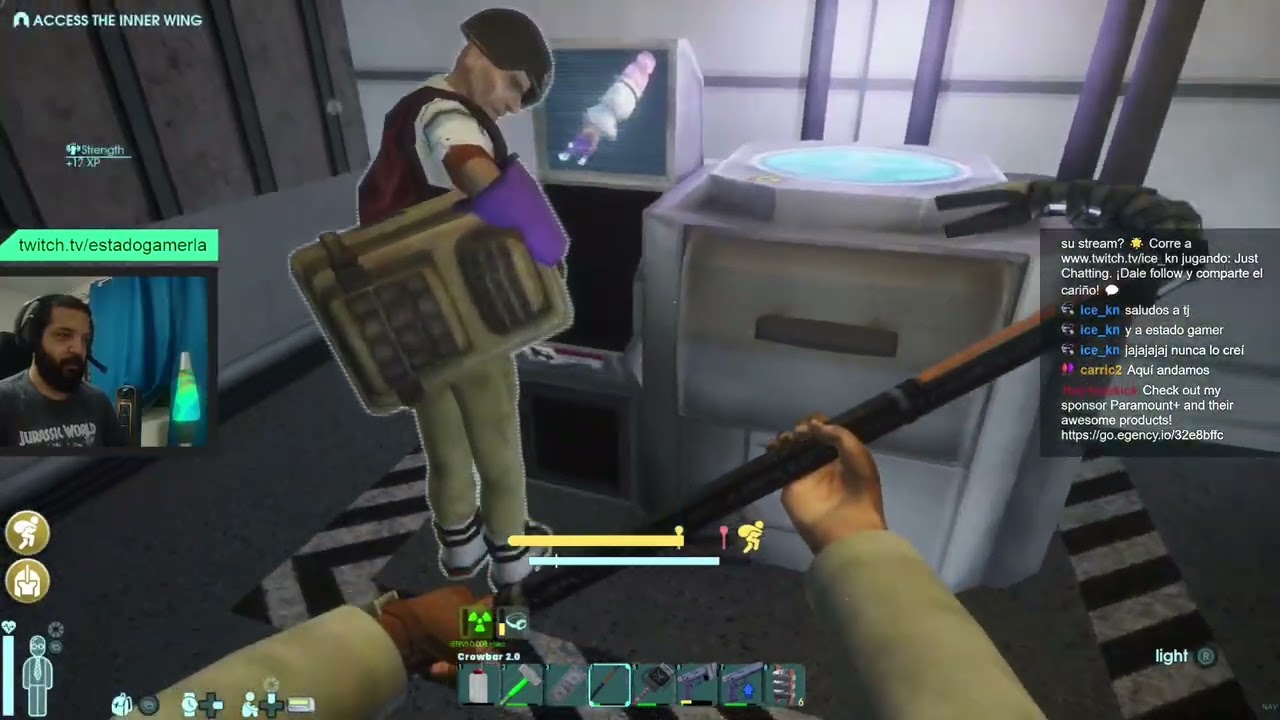The width and height of the screenshot is (1280, 720).
Task: Open the backpack inventory icon
Action: point(122,705)
